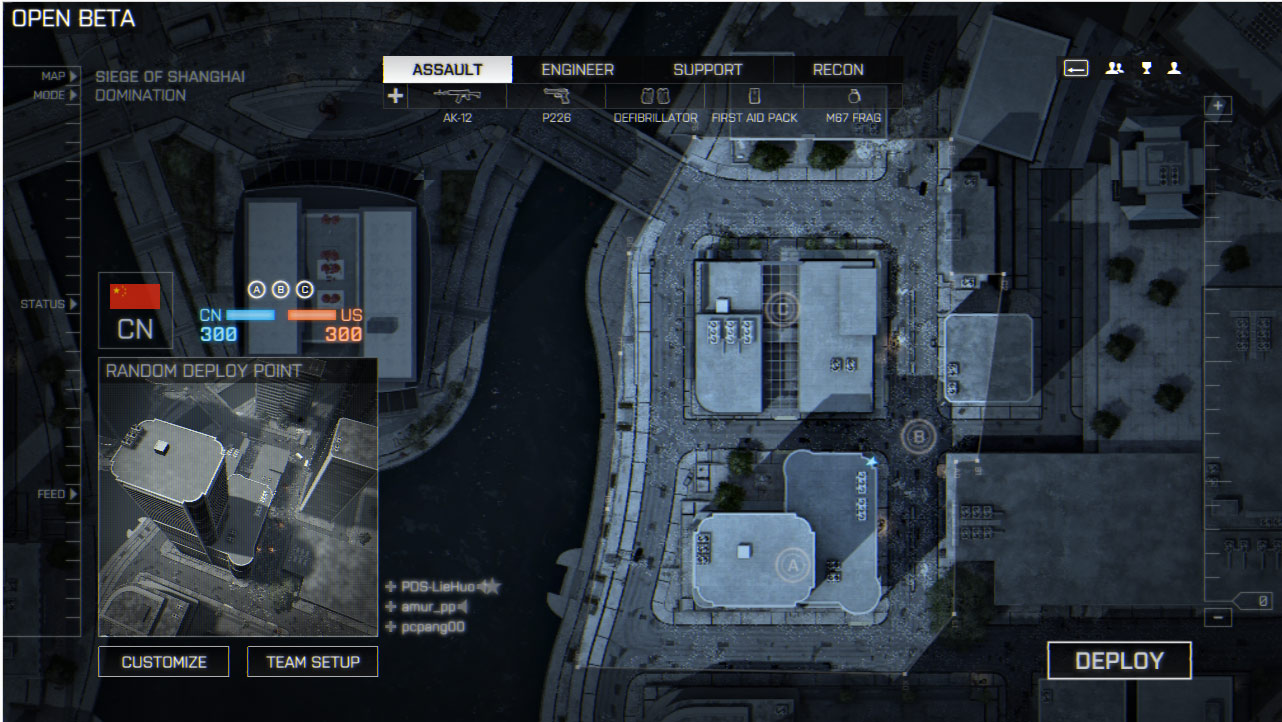
Task: Select the P226 sidearm slot
Action: pos(556,97)
